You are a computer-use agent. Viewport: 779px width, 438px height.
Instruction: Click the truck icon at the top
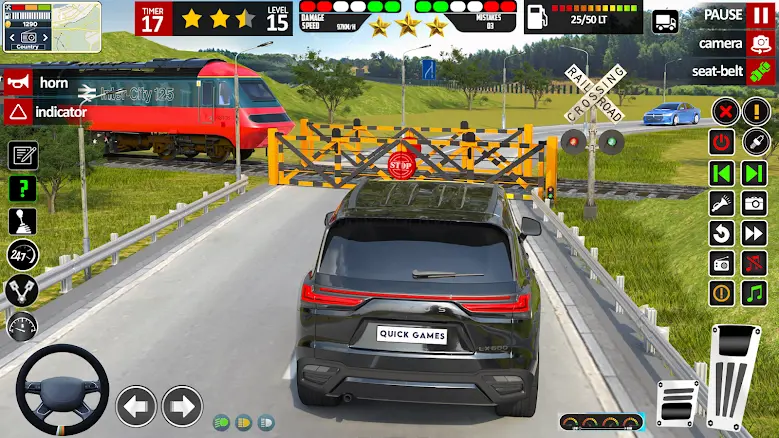(665, 21)
